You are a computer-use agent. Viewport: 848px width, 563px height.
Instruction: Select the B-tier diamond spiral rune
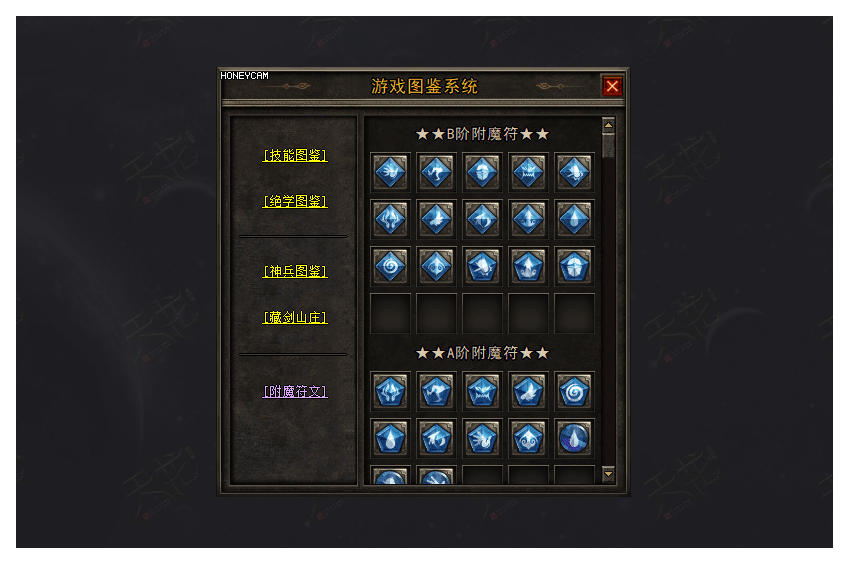(390, 265)
